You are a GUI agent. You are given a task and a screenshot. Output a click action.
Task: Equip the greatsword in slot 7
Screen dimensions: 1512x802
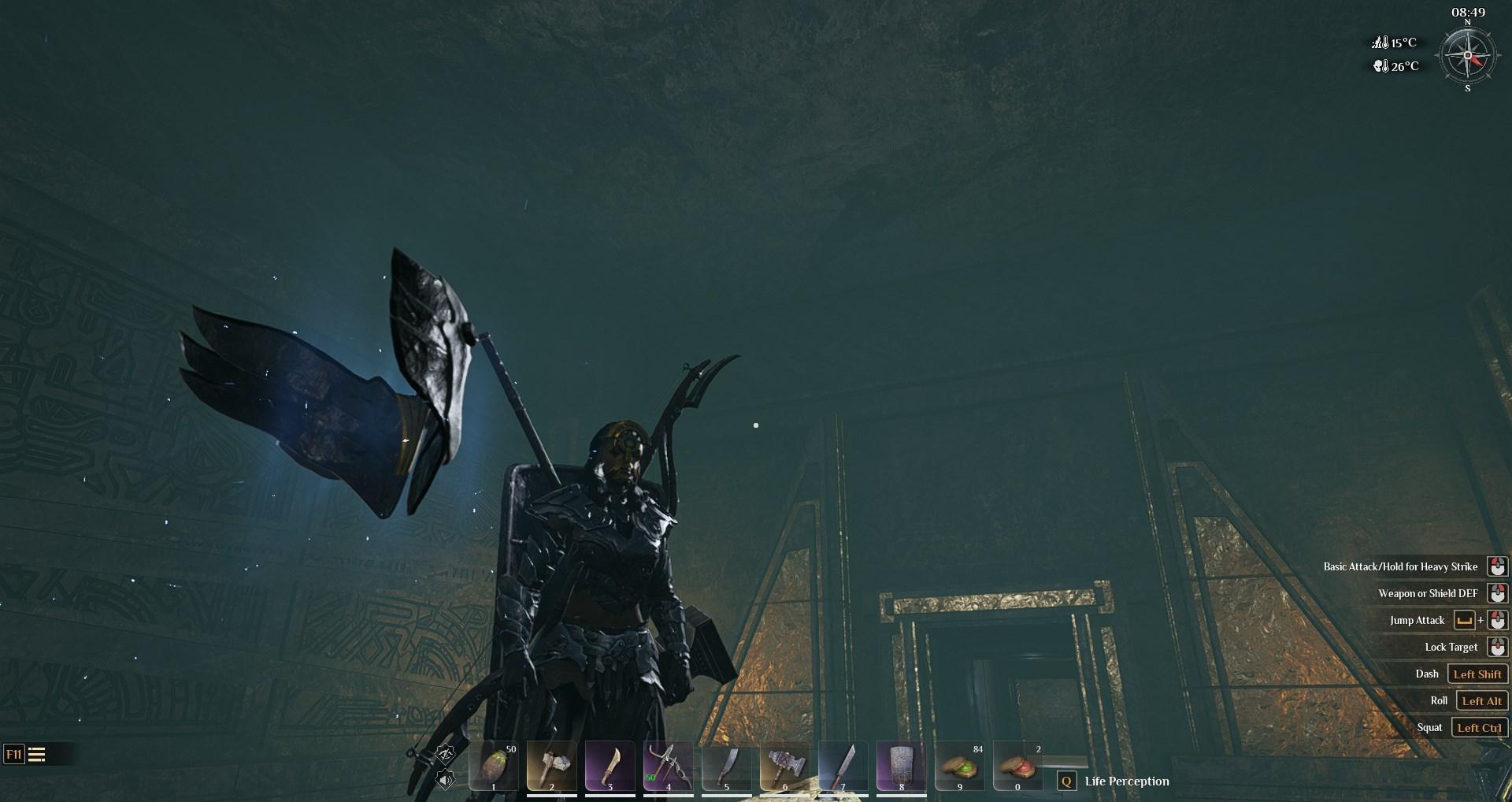pyautogui.click(x=843, y=765)
